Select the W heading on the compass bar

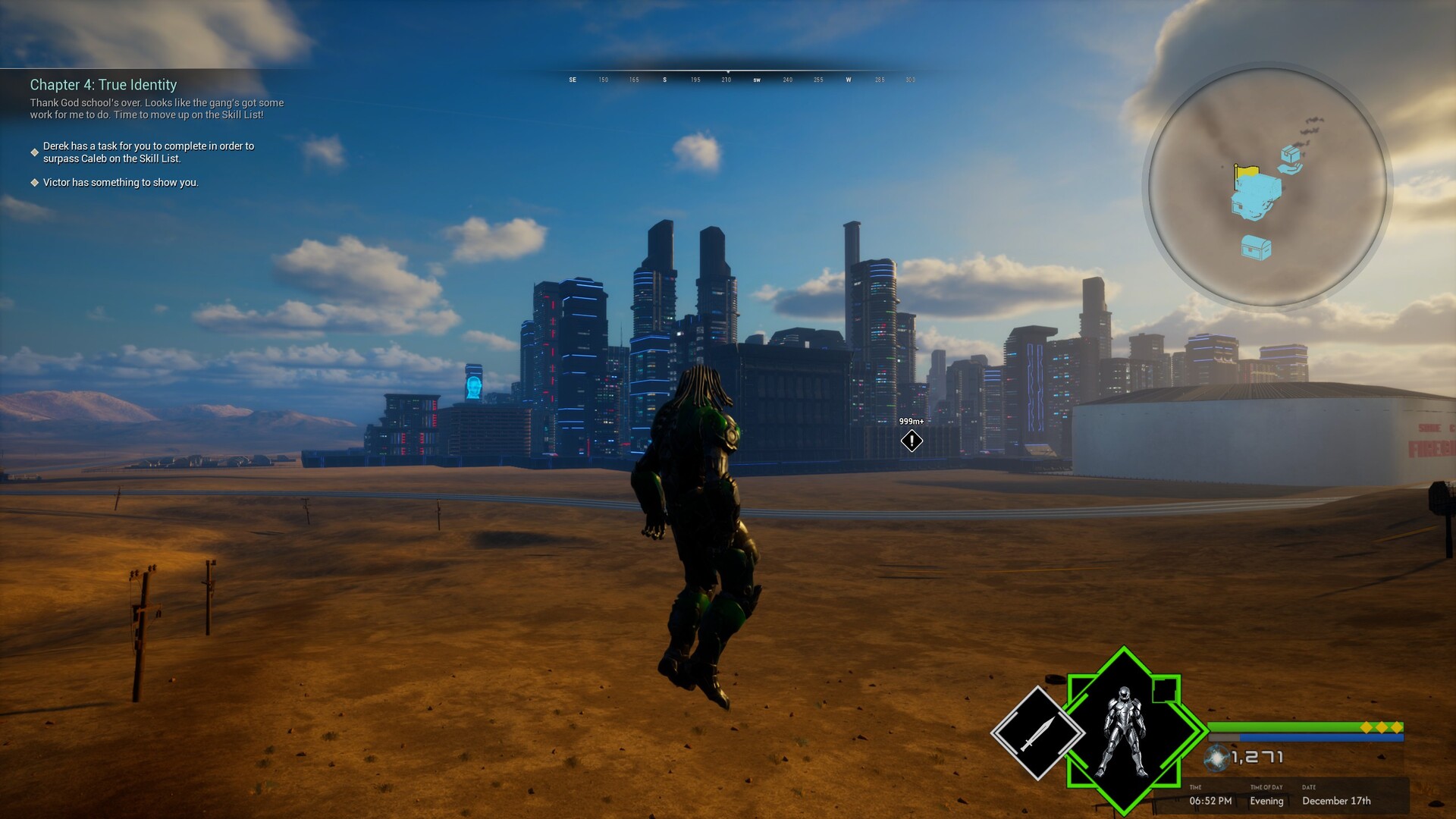[849, 79]
